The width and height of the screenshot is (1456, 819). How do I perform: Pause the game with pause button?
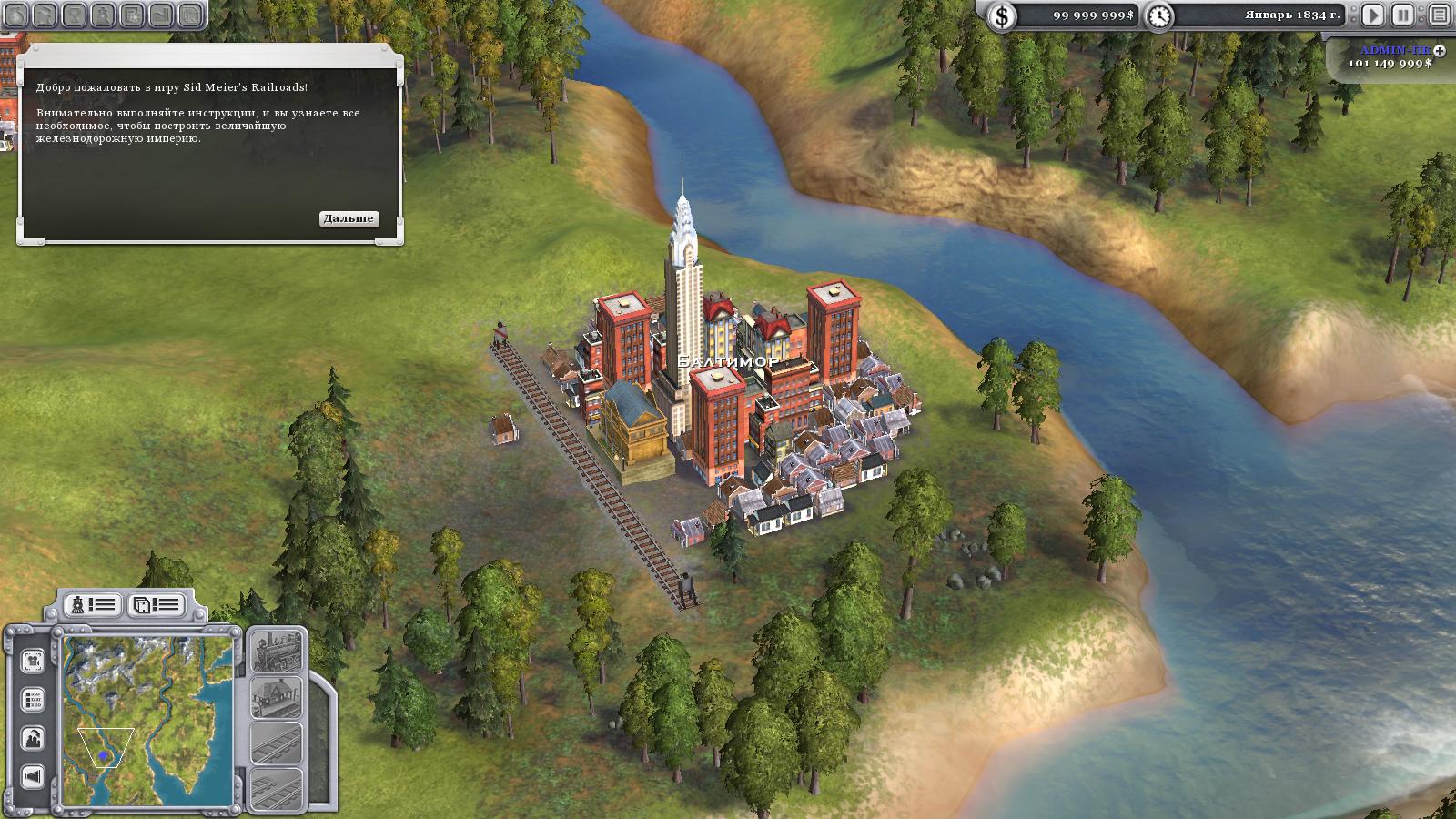pyautogui.click(x=1403, y=15)
